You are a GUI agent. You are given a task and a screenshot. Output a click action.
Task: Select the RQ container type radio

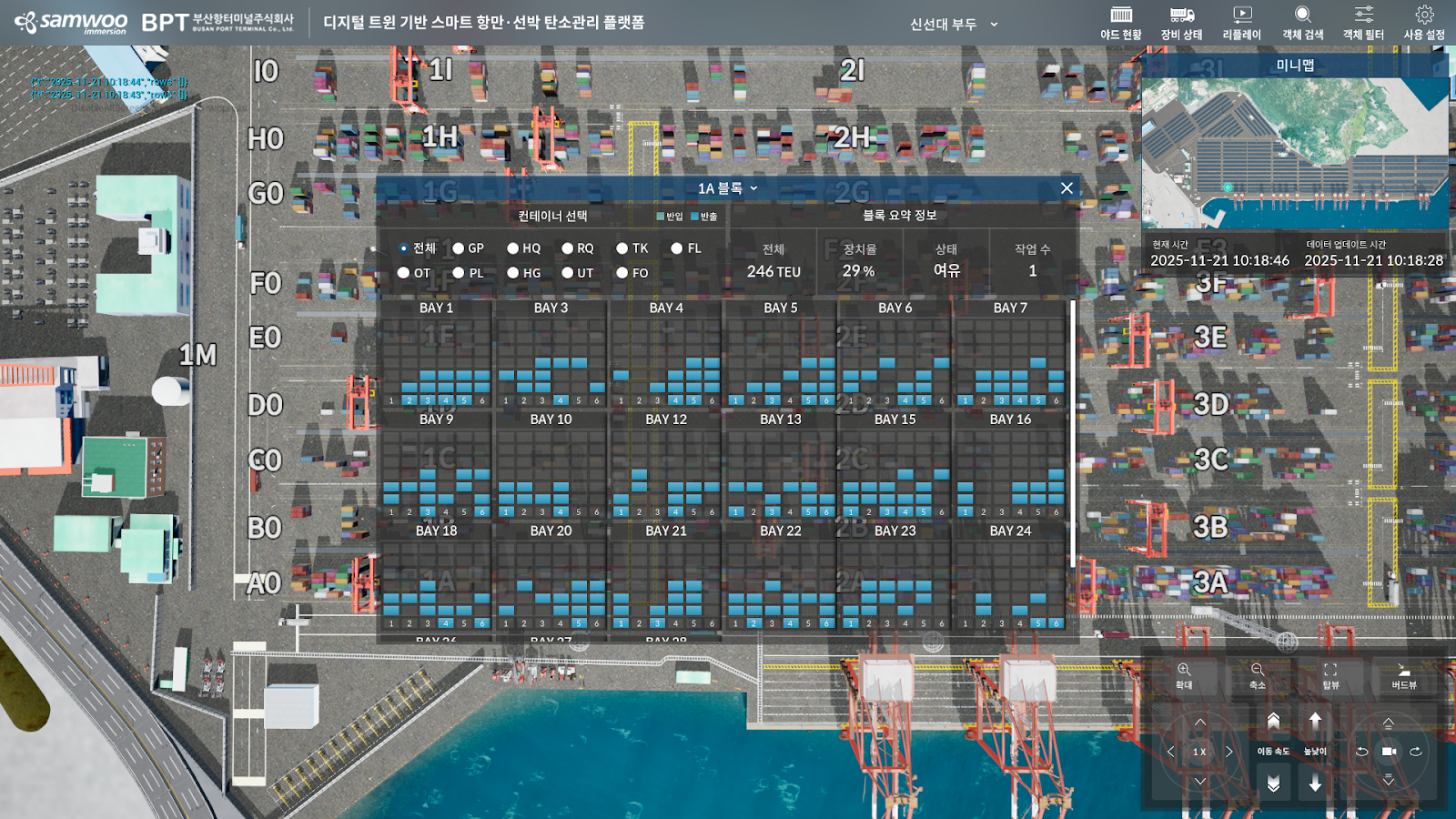pos(568,248)
